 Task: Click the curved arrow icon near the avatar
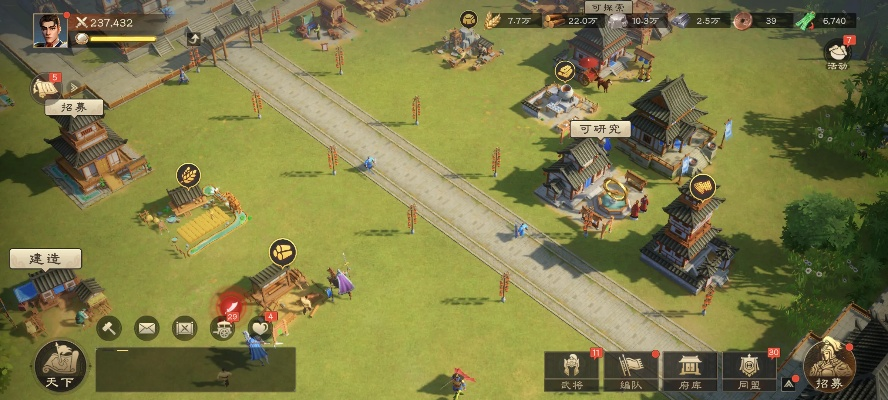[x=193, y=39]
